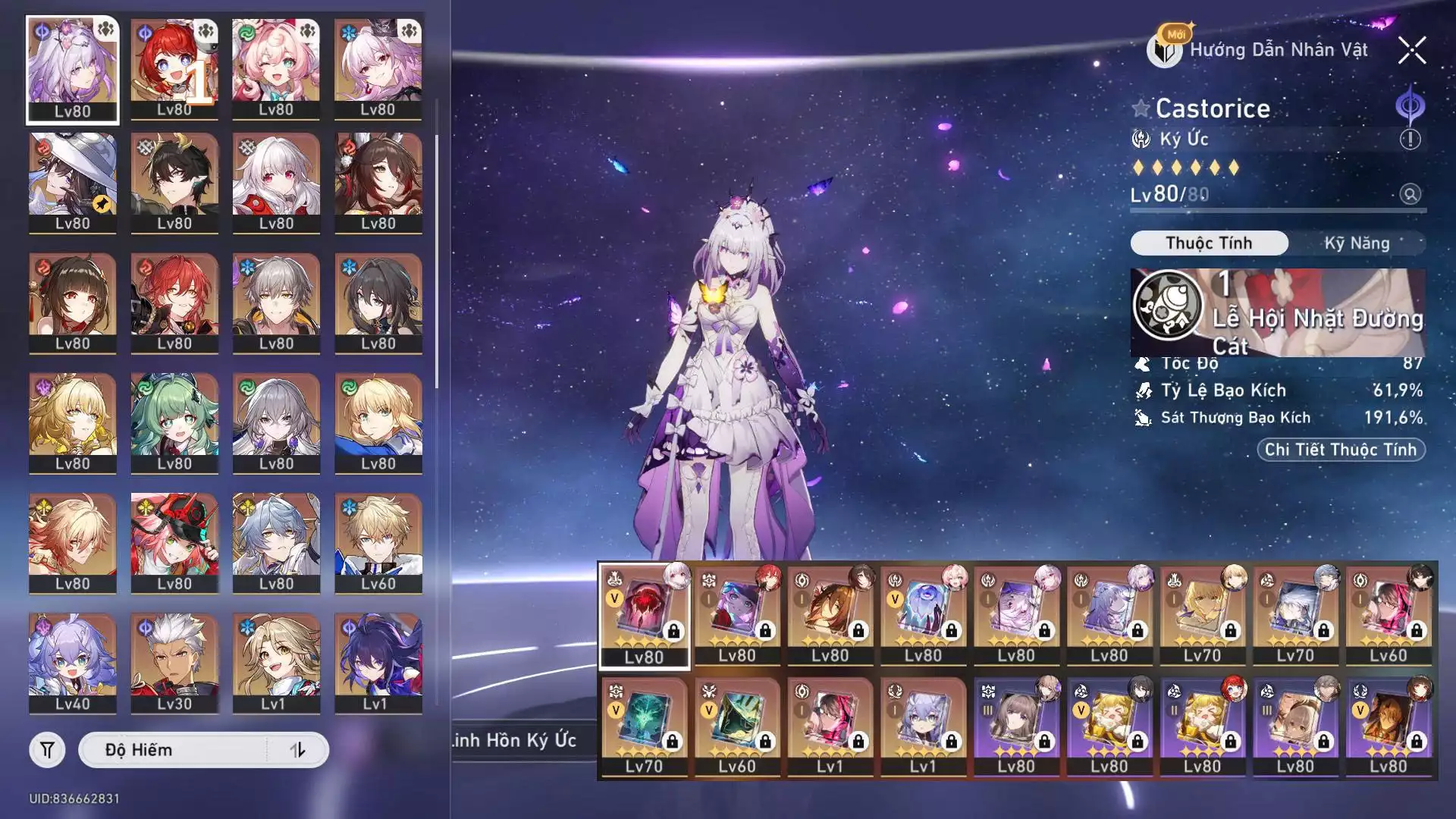The width and height of the screenshot is (1456, 819).
Task: Switch to the Kỹ Năng tab
Action: coord(1357,243)
